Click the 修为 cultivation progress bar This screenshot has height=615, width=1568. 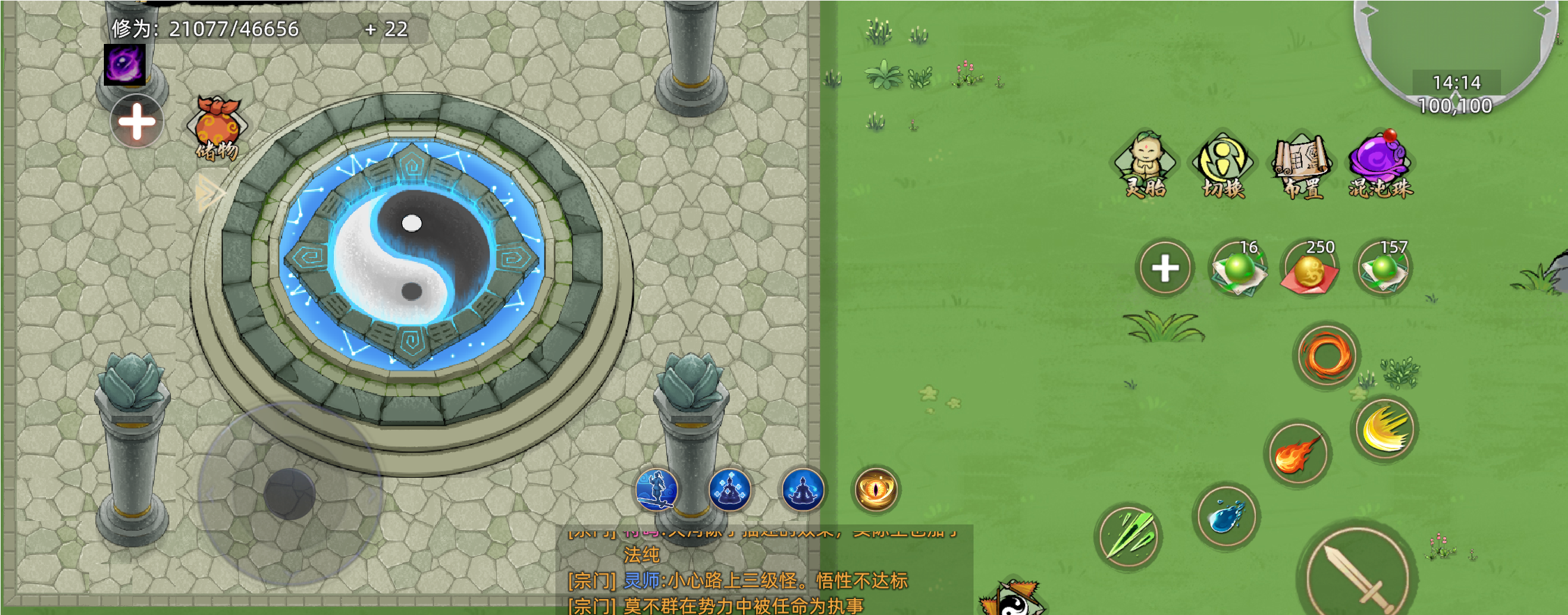tap(202, 30)
